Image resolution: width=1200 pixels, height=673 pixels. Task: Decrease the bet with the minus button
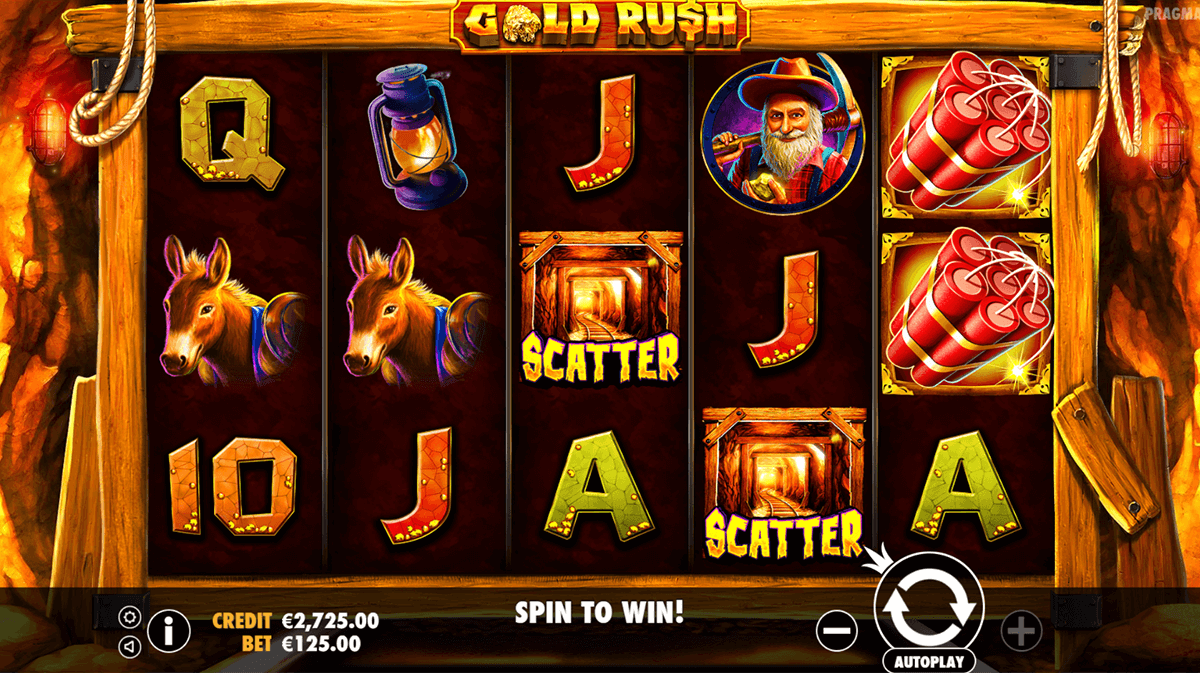(x=836, y=630)
